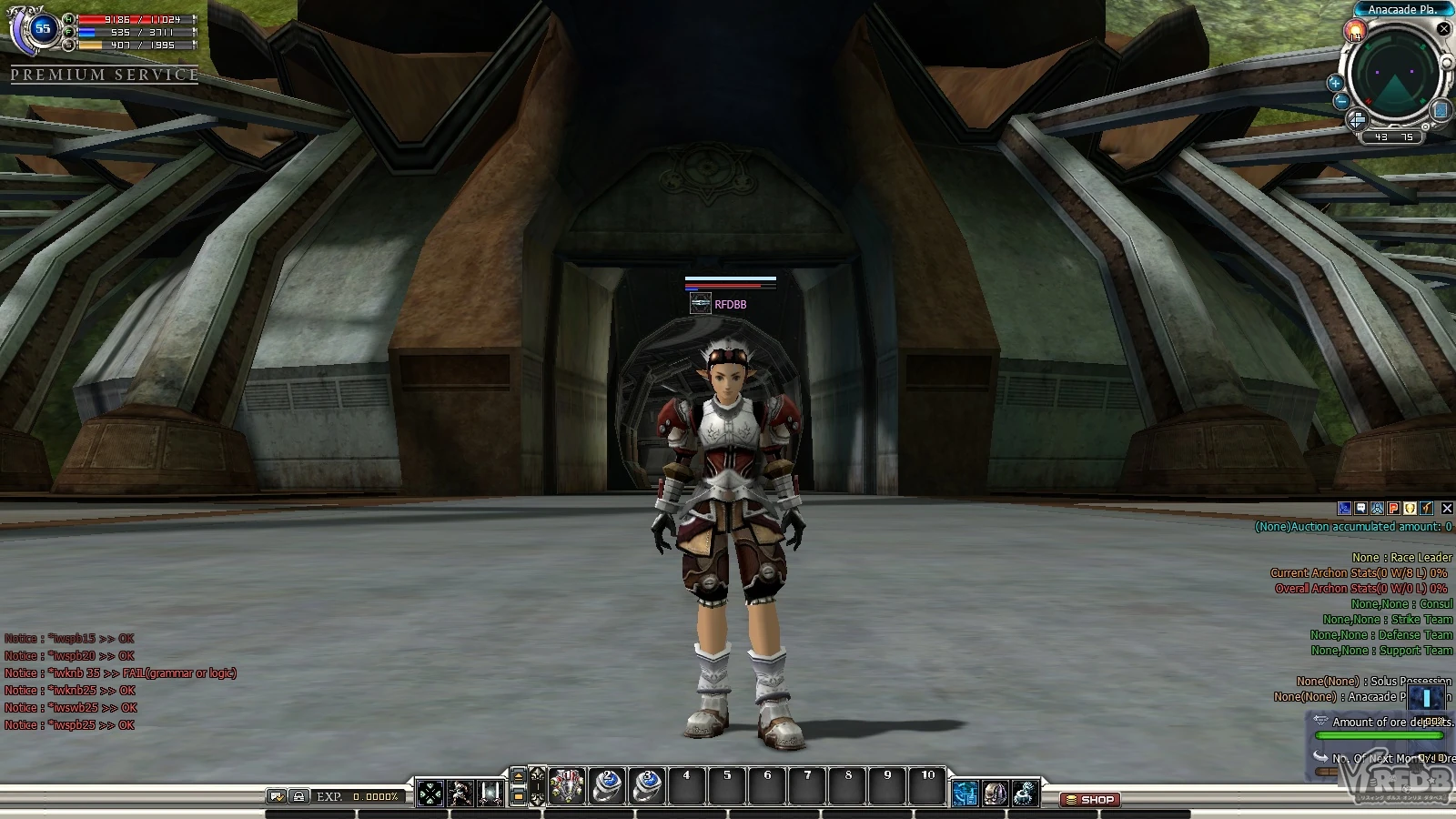1456x819 pixels.
Task: Click the speech bubble icon in info panel
Action: coord(1360,509)
